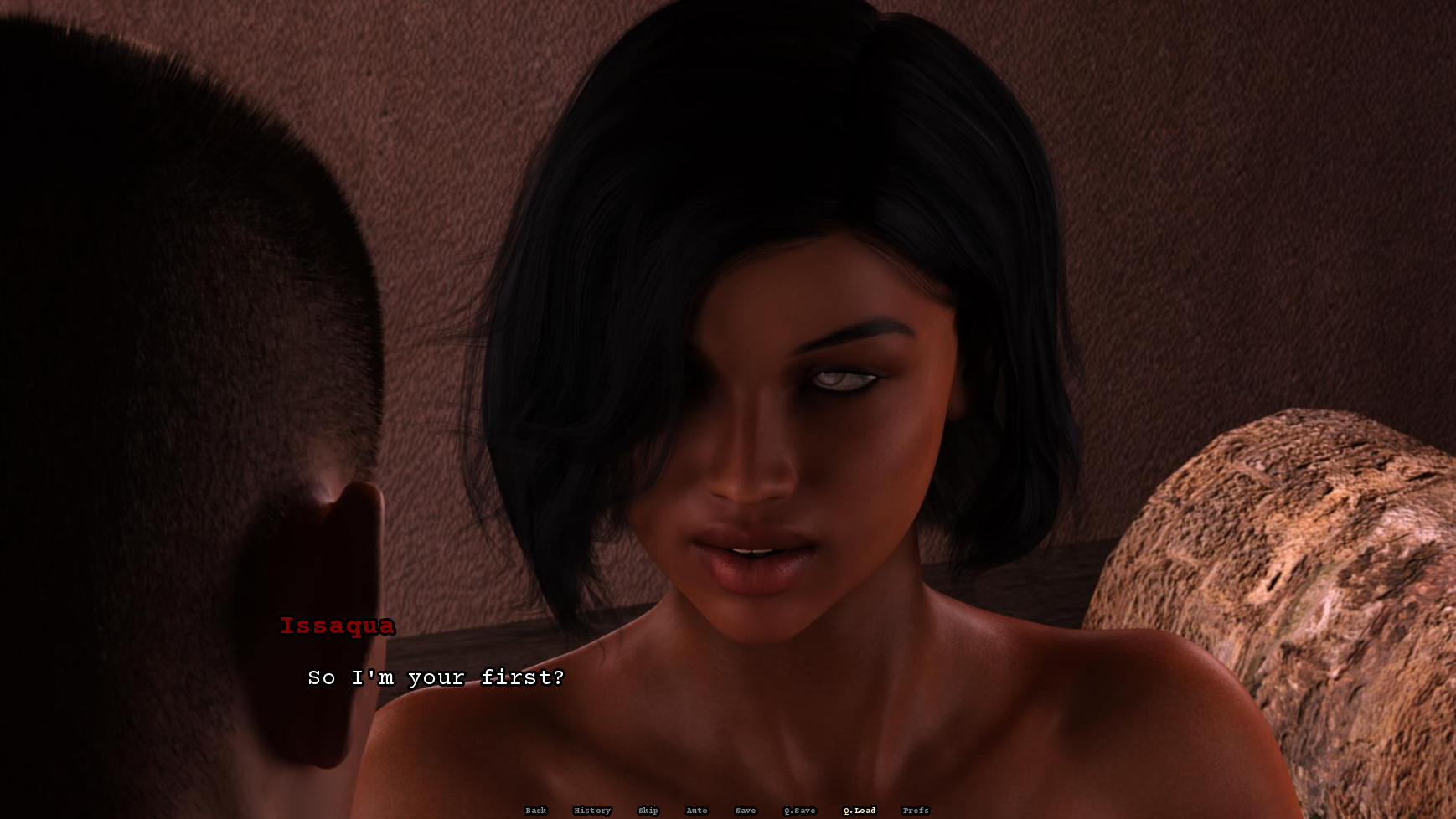Toggle Auto-advance mode

pos(696,811)
